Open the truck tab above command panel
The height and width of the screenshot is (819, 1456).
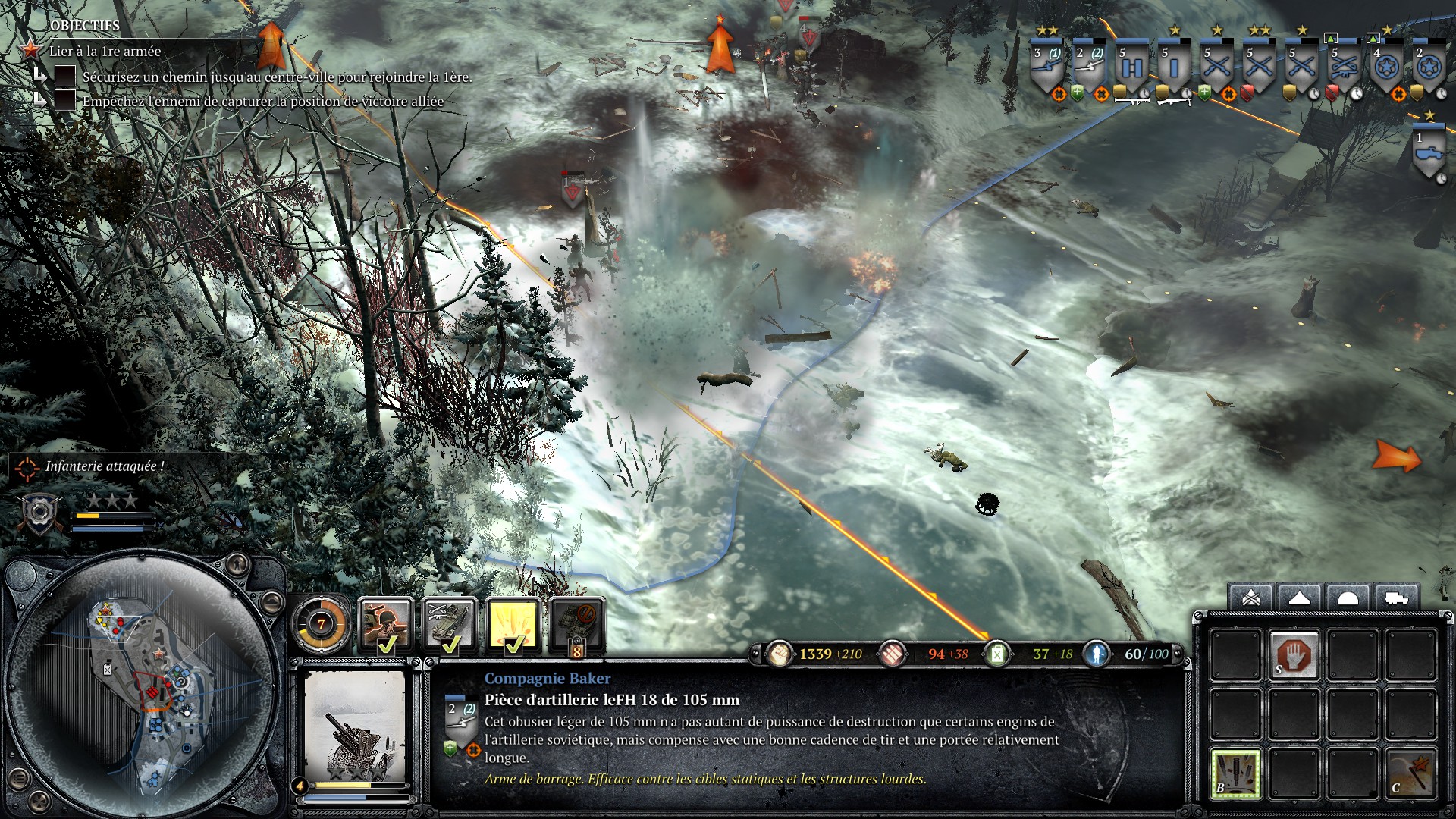(1396, 599)
